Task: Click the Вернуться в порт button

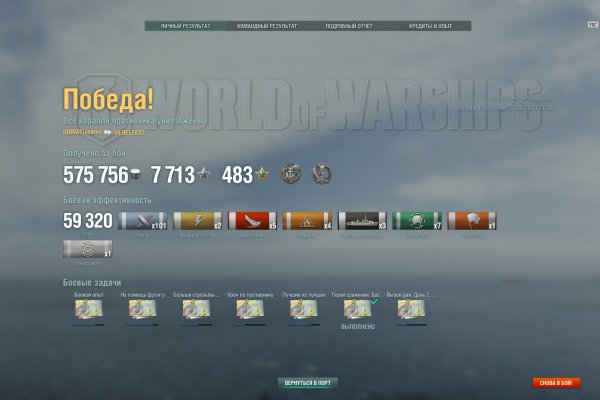Action: coord(307,383)
